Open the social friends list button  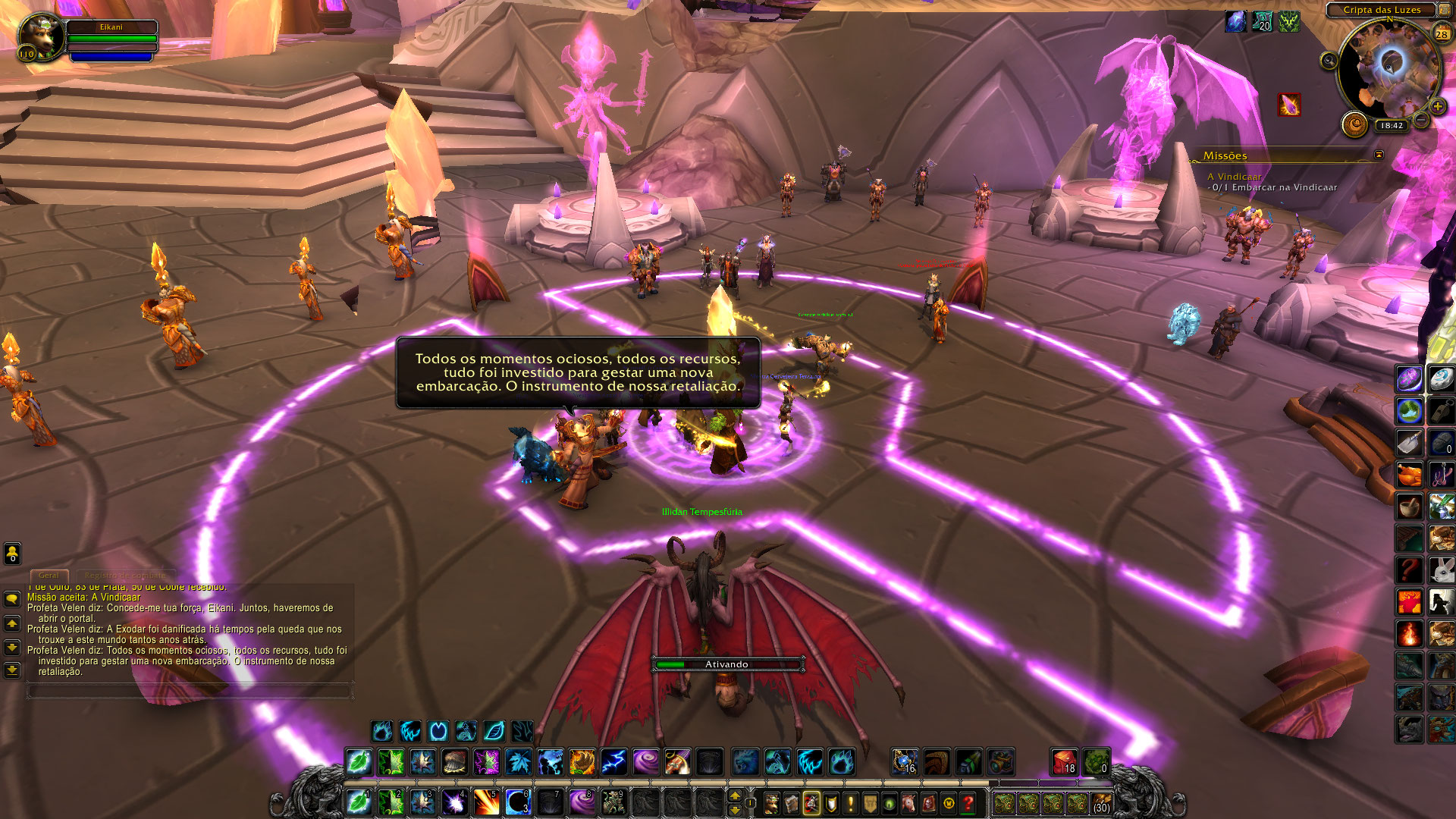12,554
